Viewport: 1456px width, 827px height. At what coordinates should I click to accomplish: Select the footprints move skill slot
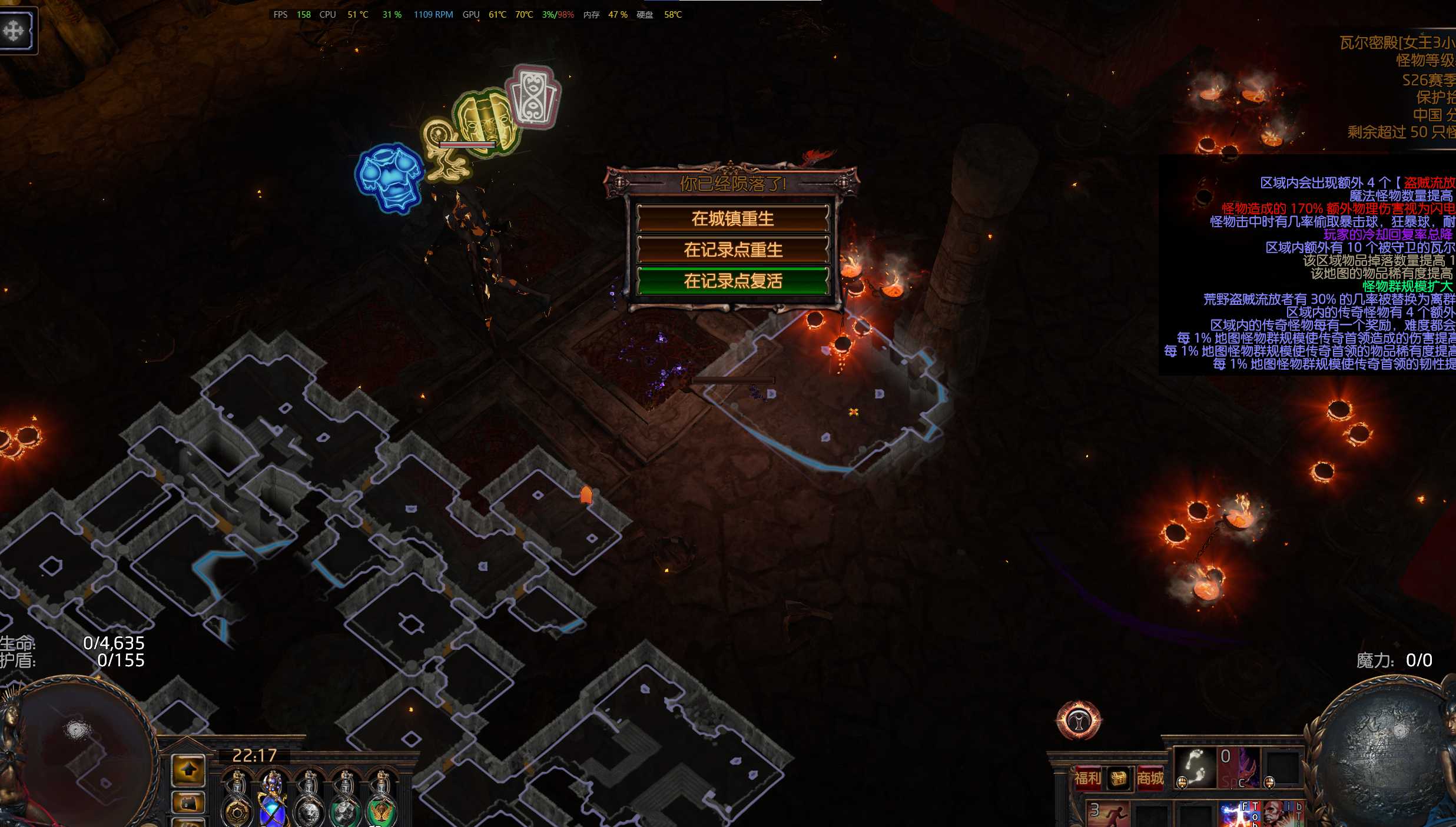[x=1195, y=768]
